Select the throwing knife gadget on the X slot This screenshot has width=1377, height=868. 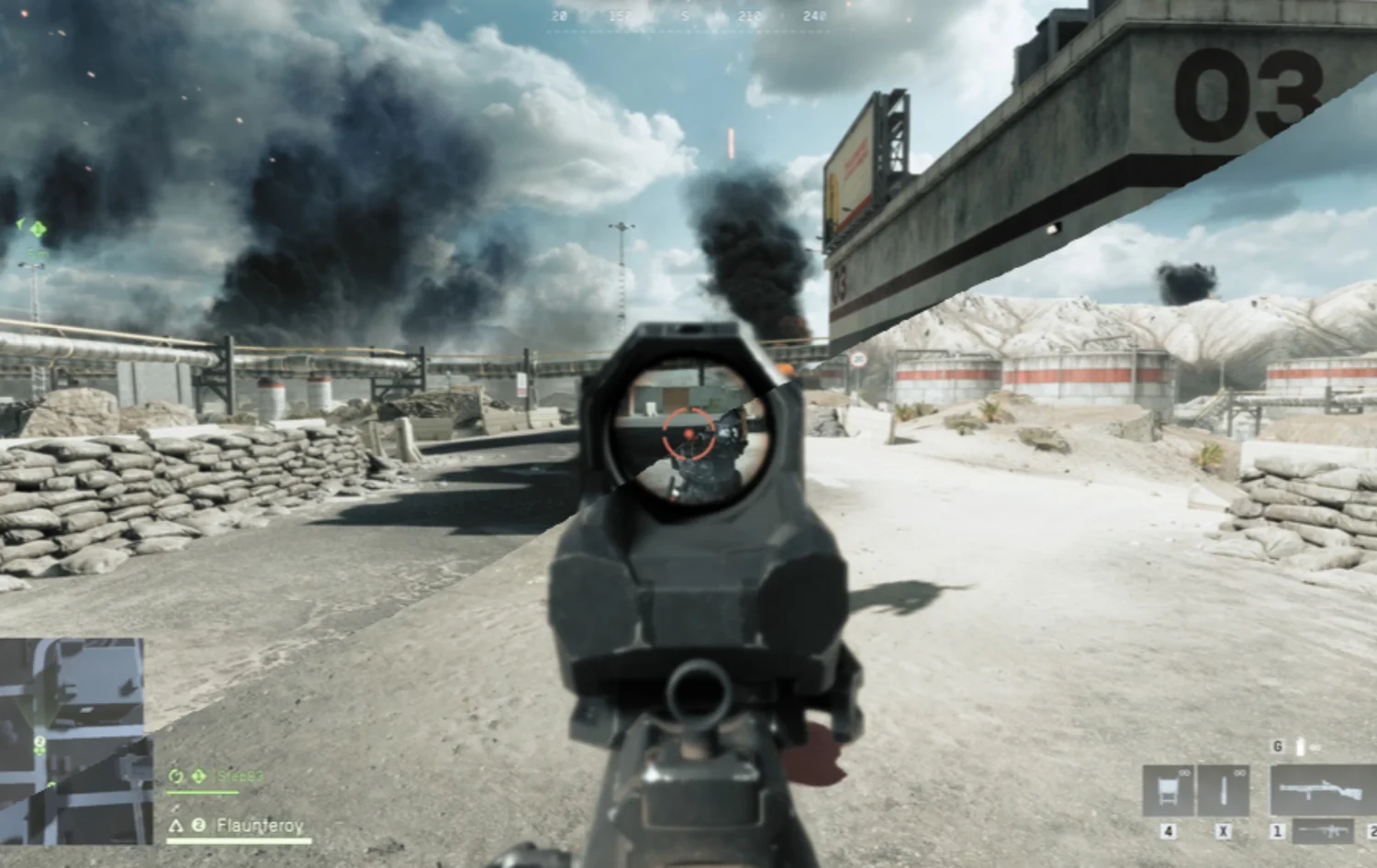[x=1223, y=789]
